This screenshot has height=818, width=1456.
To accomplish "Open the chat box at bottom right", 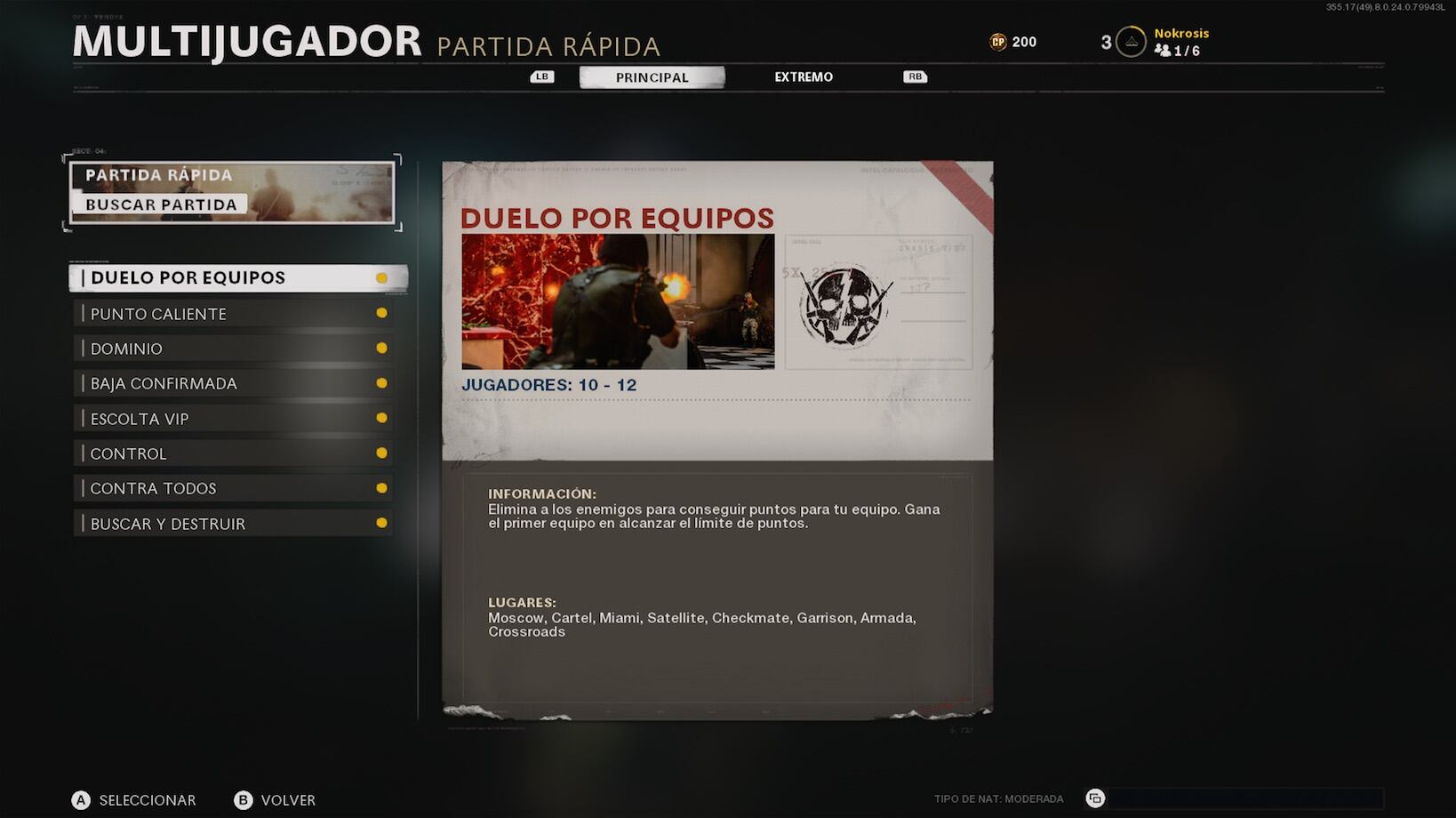I will [1244, 798].
